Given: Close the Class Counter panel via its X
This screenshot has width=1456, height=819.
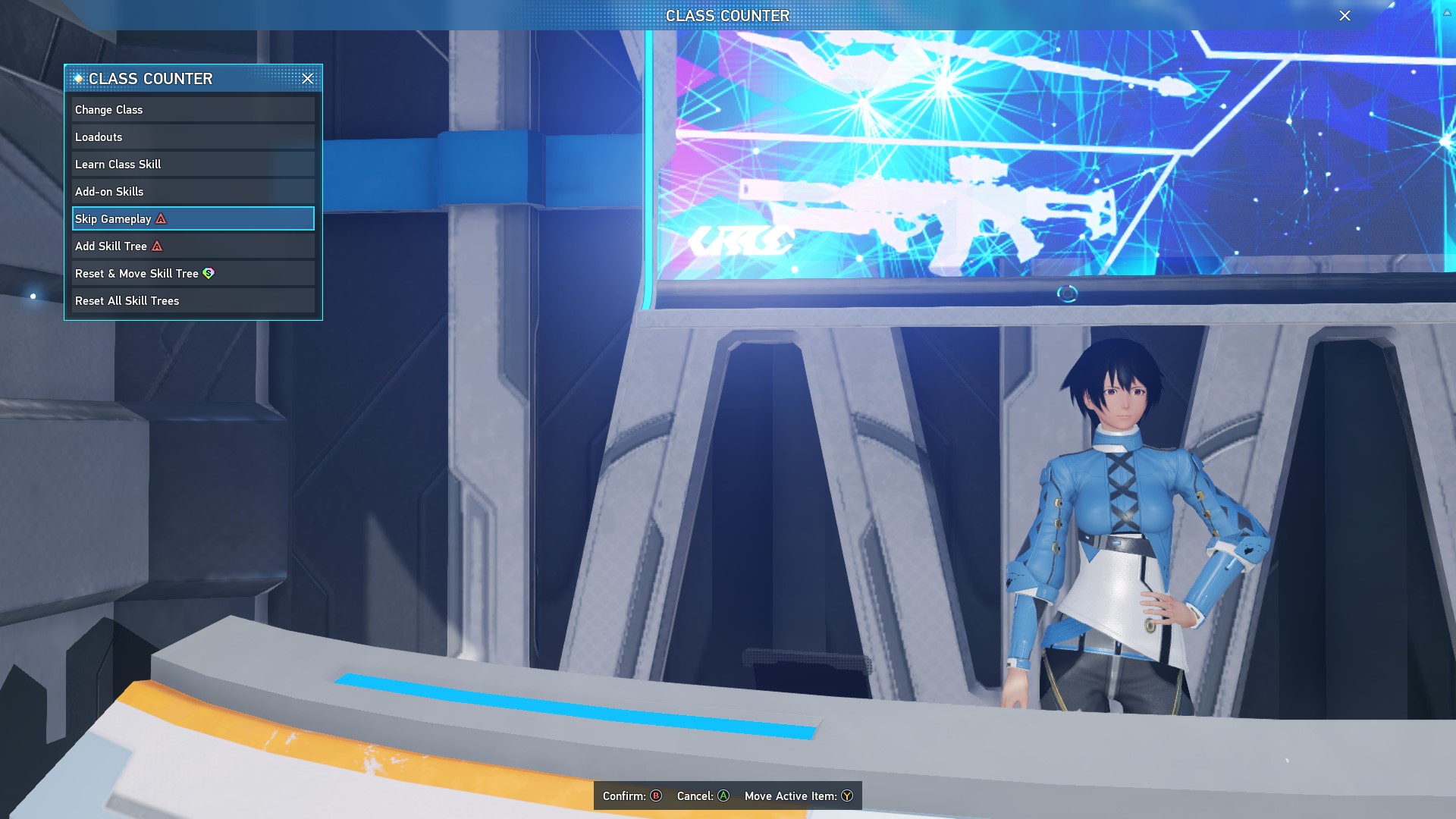Looking at the screenshot, I should tap(308, 79).
